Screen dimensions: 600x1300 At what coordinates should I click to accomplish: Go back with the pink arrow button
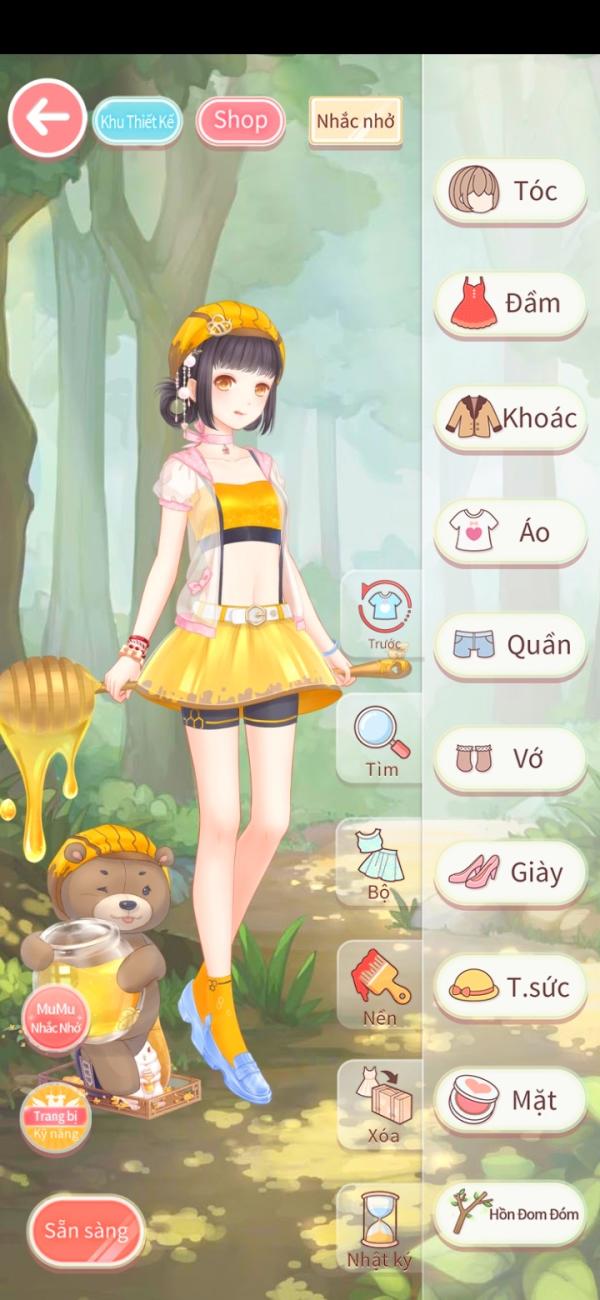click(47, 118)
